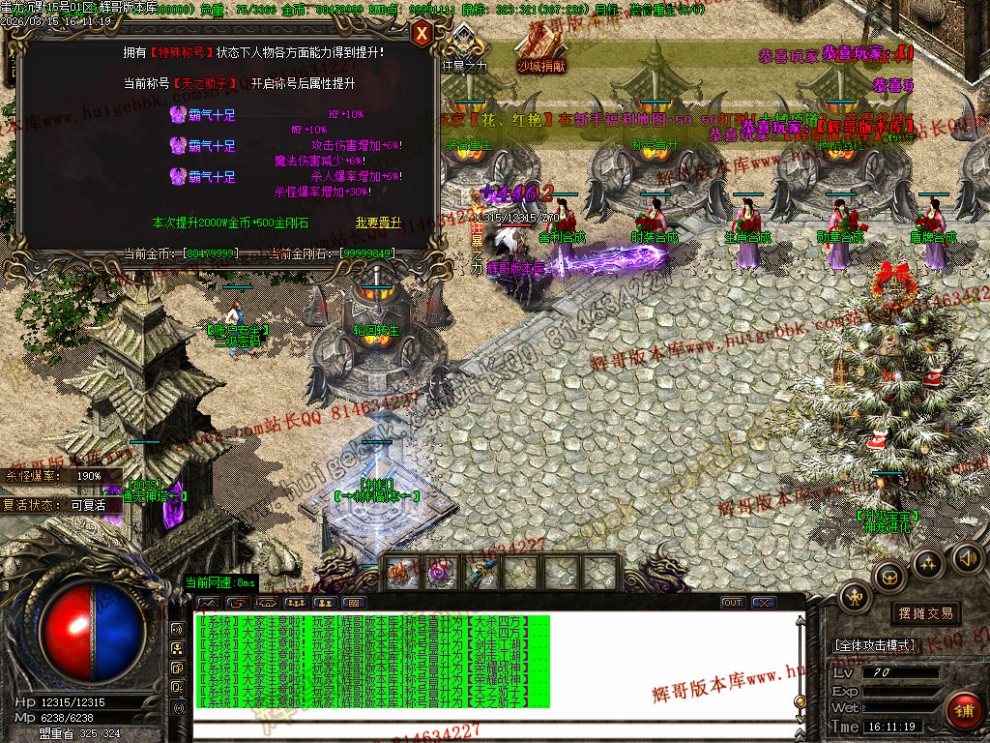Open the round treasure chest icon button
The image size is (990, 743).
889,577
